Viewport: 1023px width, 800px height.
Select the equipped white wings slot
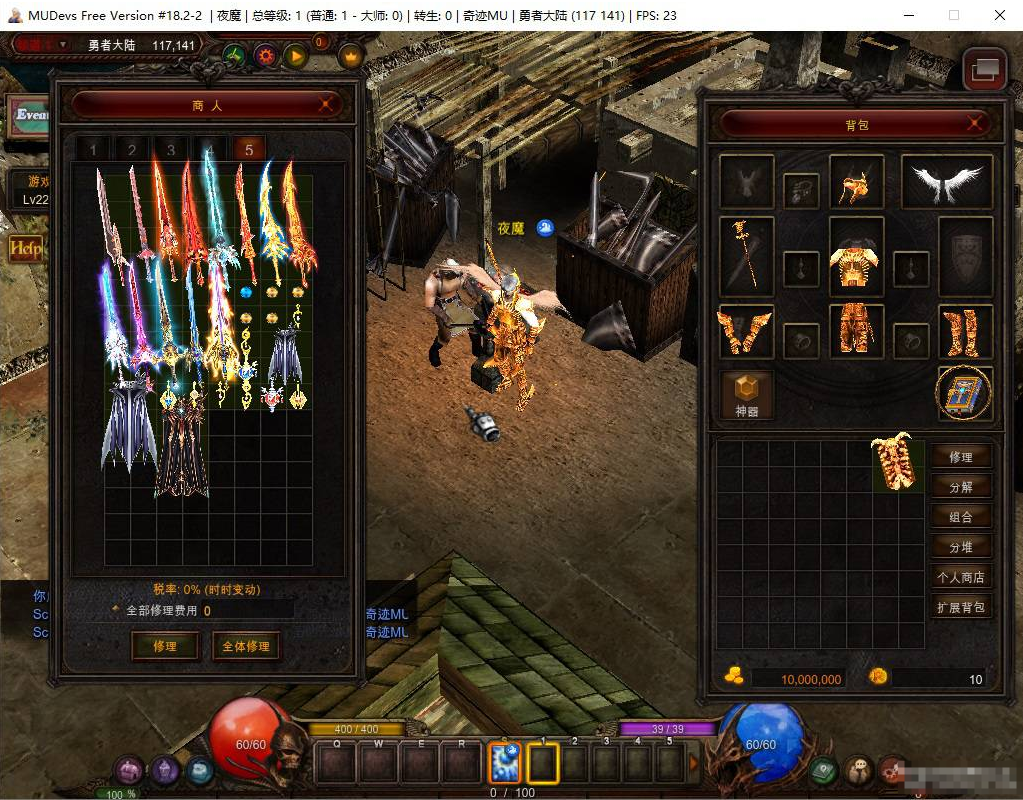coord(946,182)
